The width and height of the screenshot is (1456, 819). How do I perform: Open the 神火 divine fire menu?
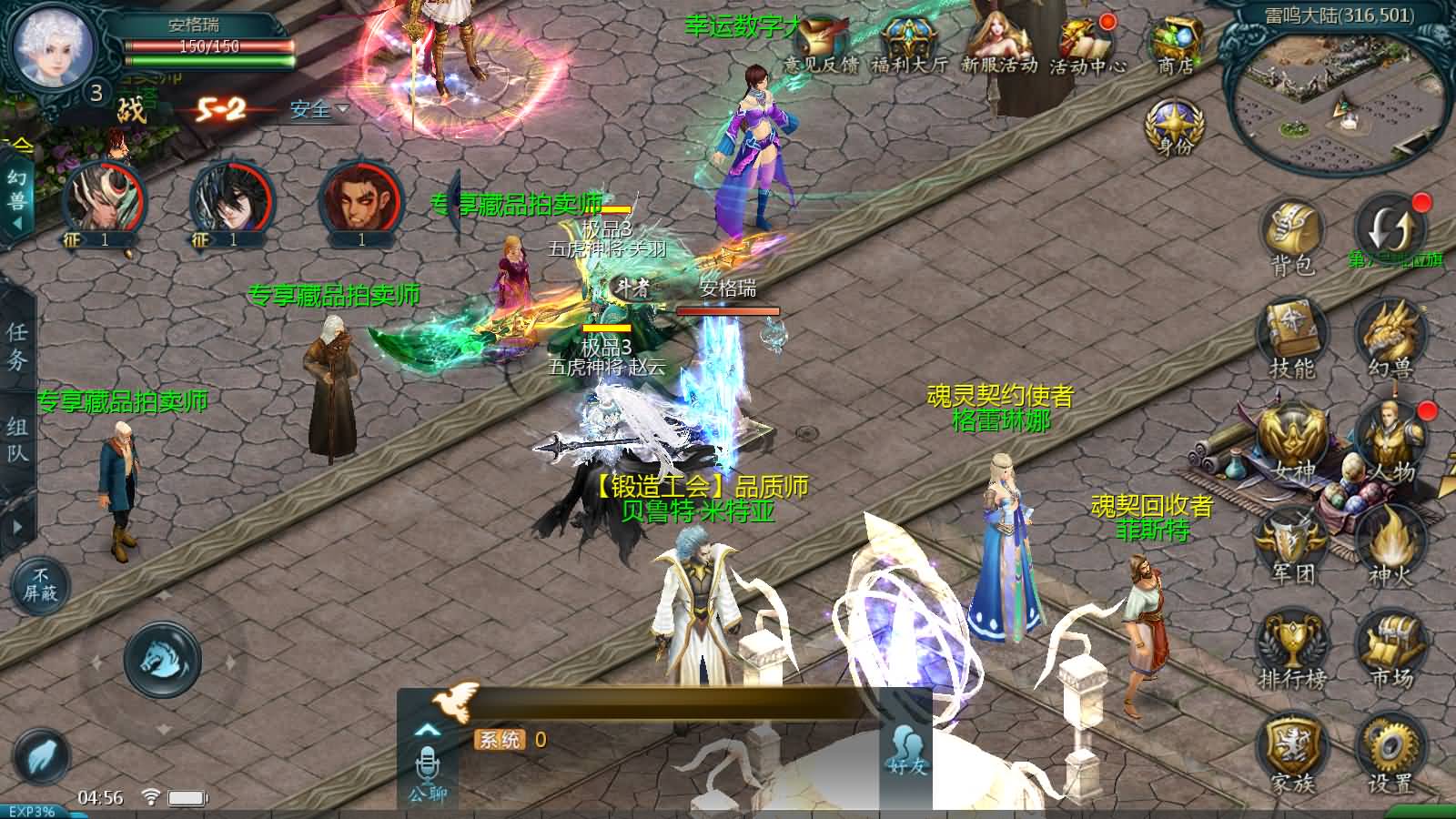coord(1390,544)
